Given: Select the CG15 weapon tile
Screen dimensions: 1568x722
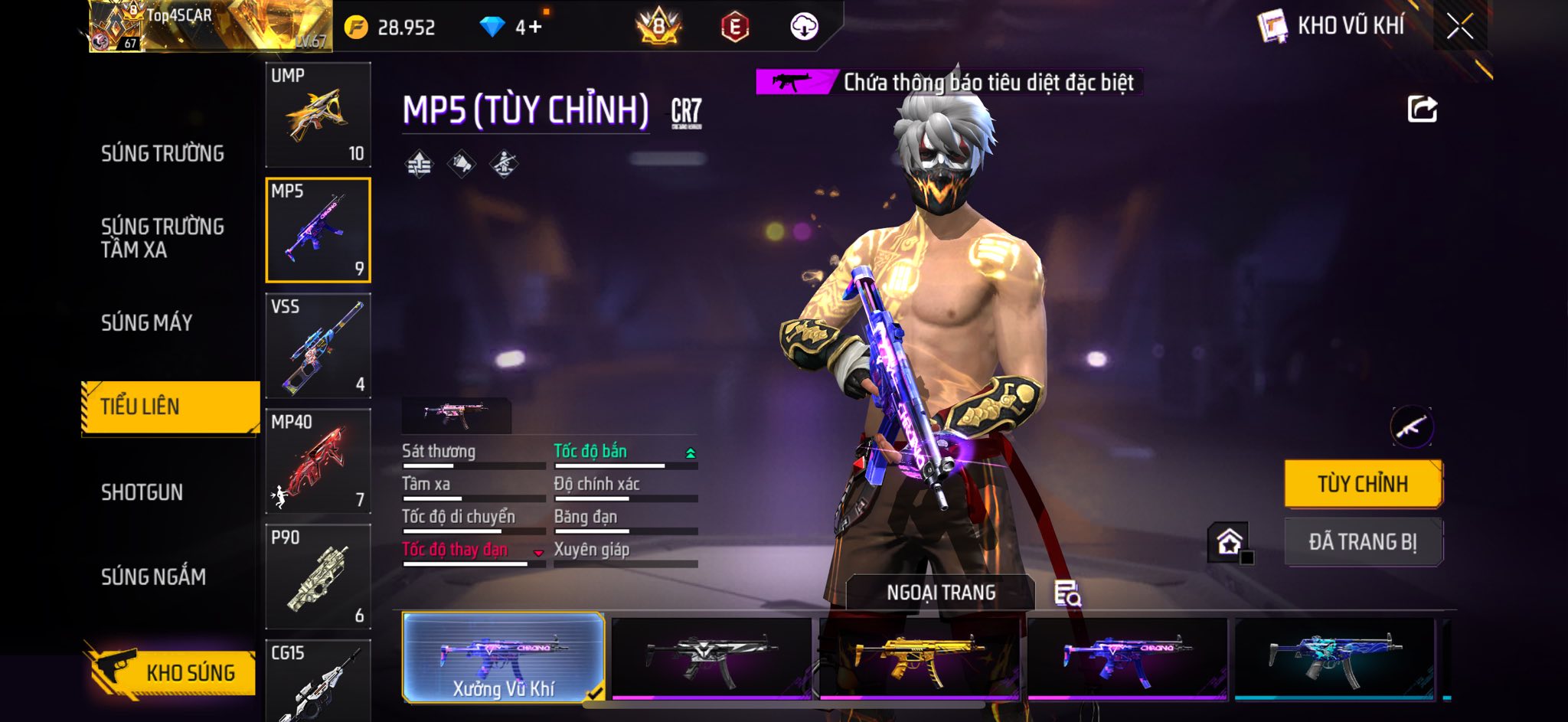Looking at the screenshot, I should tap(318, 681).
